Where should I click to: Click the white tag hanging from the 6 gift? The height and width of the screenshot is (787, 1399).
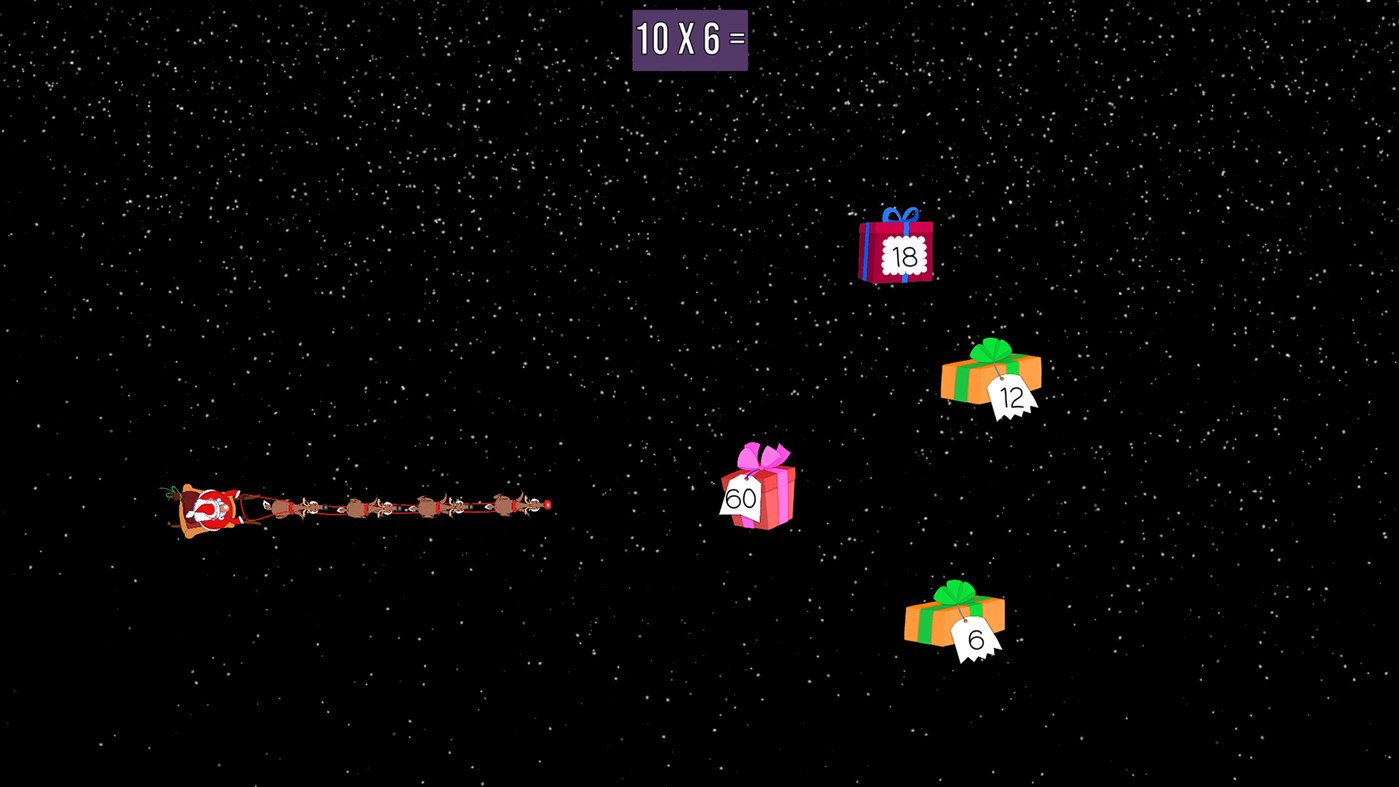point(978,640)
